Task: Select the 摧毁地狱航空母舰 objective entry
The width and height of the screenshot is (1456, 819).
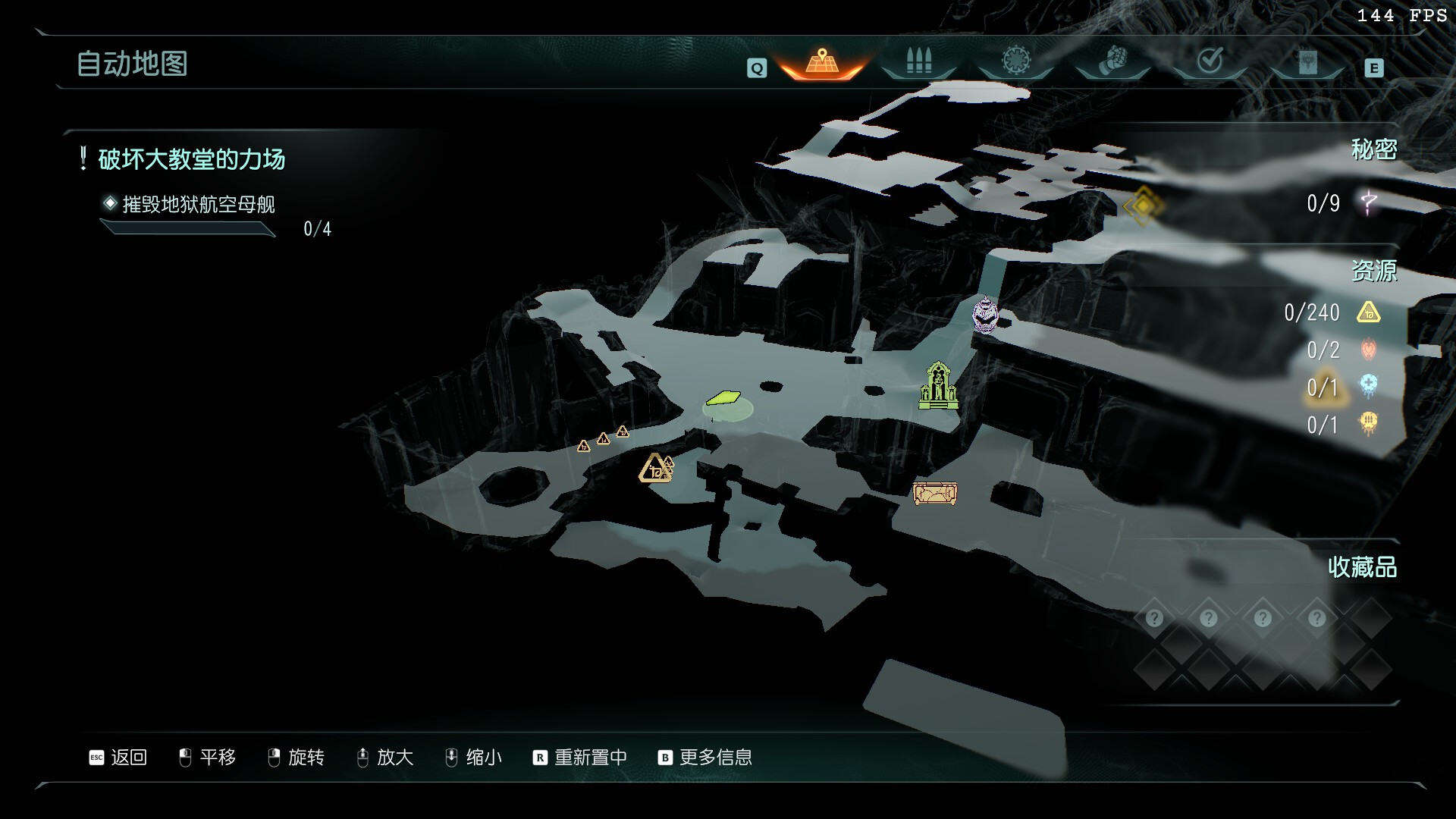Action: tap(199, 204)
